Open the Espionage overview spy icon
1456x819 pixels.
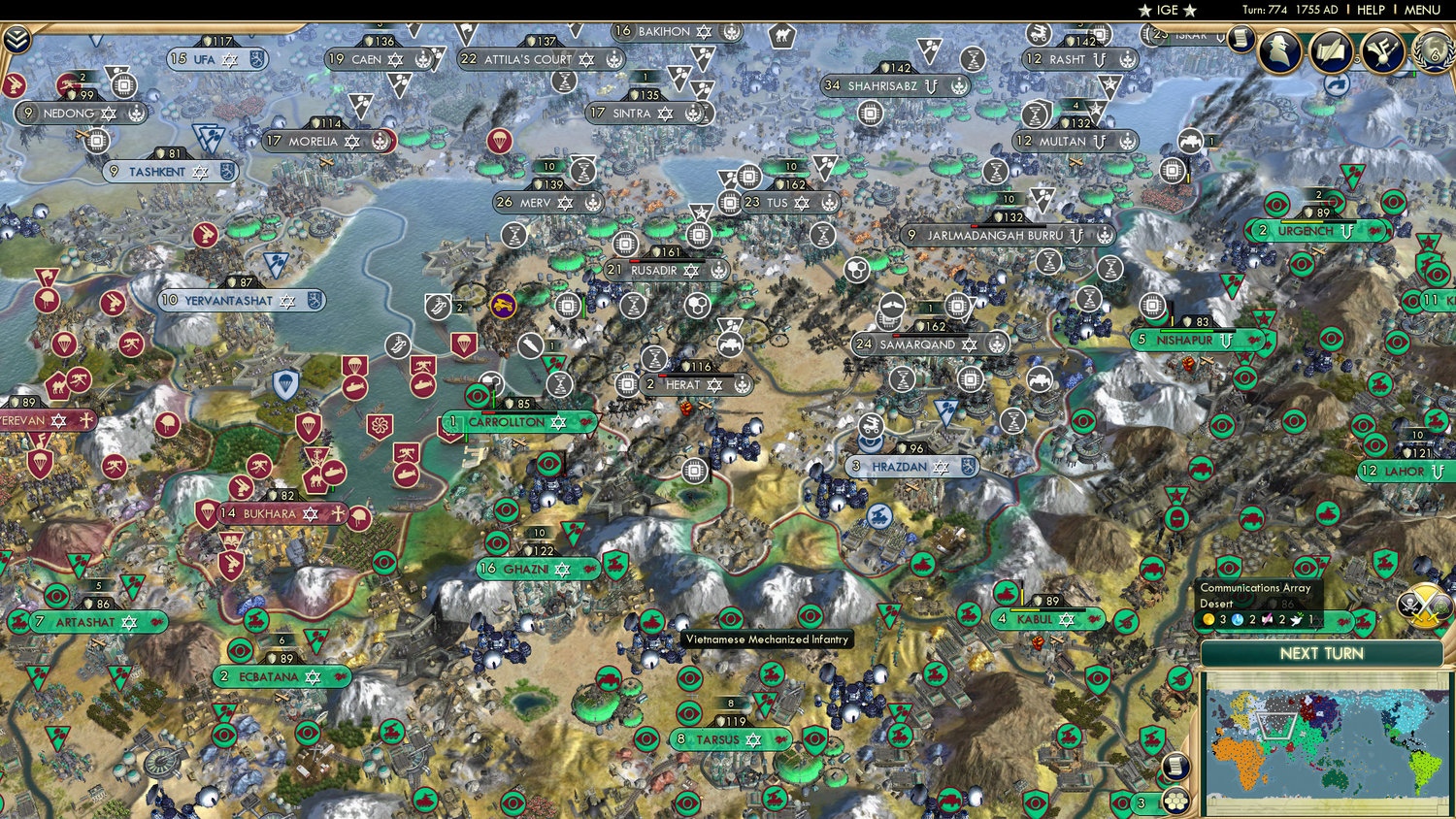click(1281, 50)
